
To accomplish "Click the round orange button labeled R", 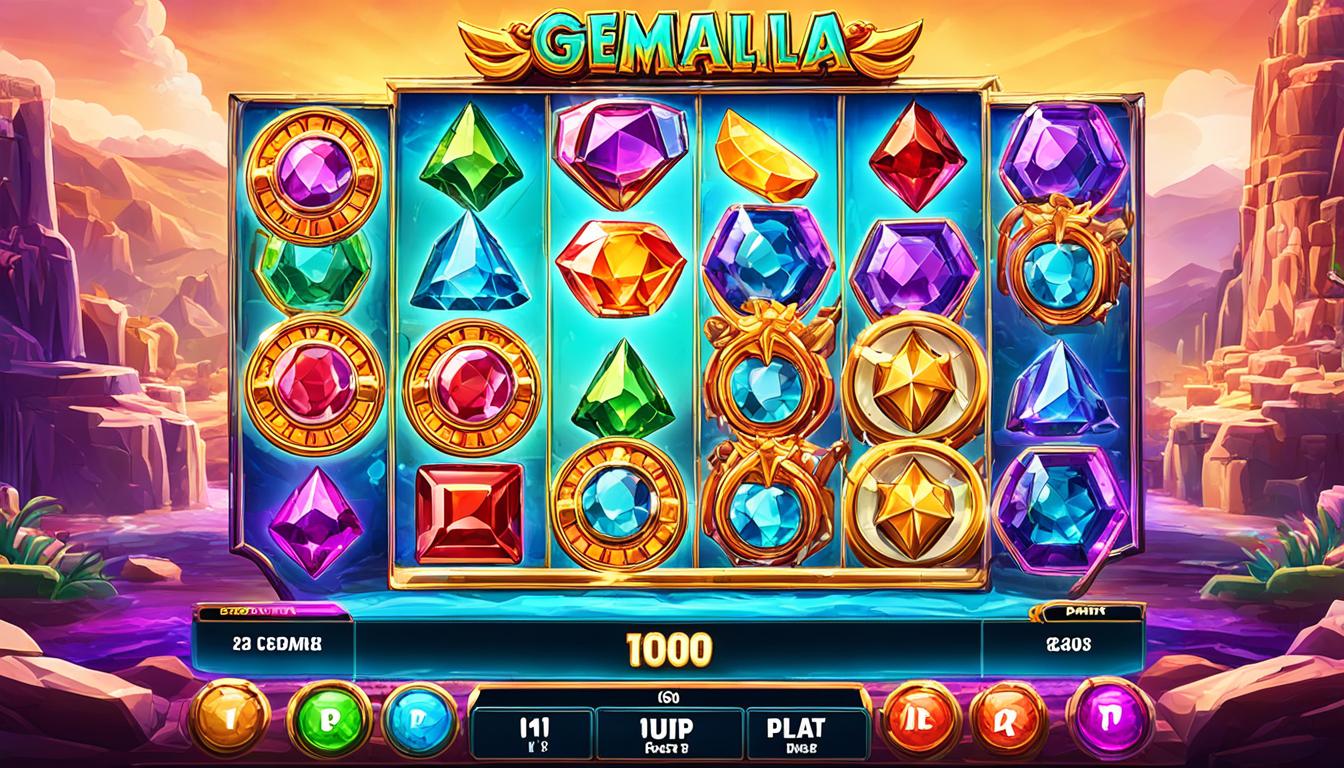I will [x=1007, y=716].
